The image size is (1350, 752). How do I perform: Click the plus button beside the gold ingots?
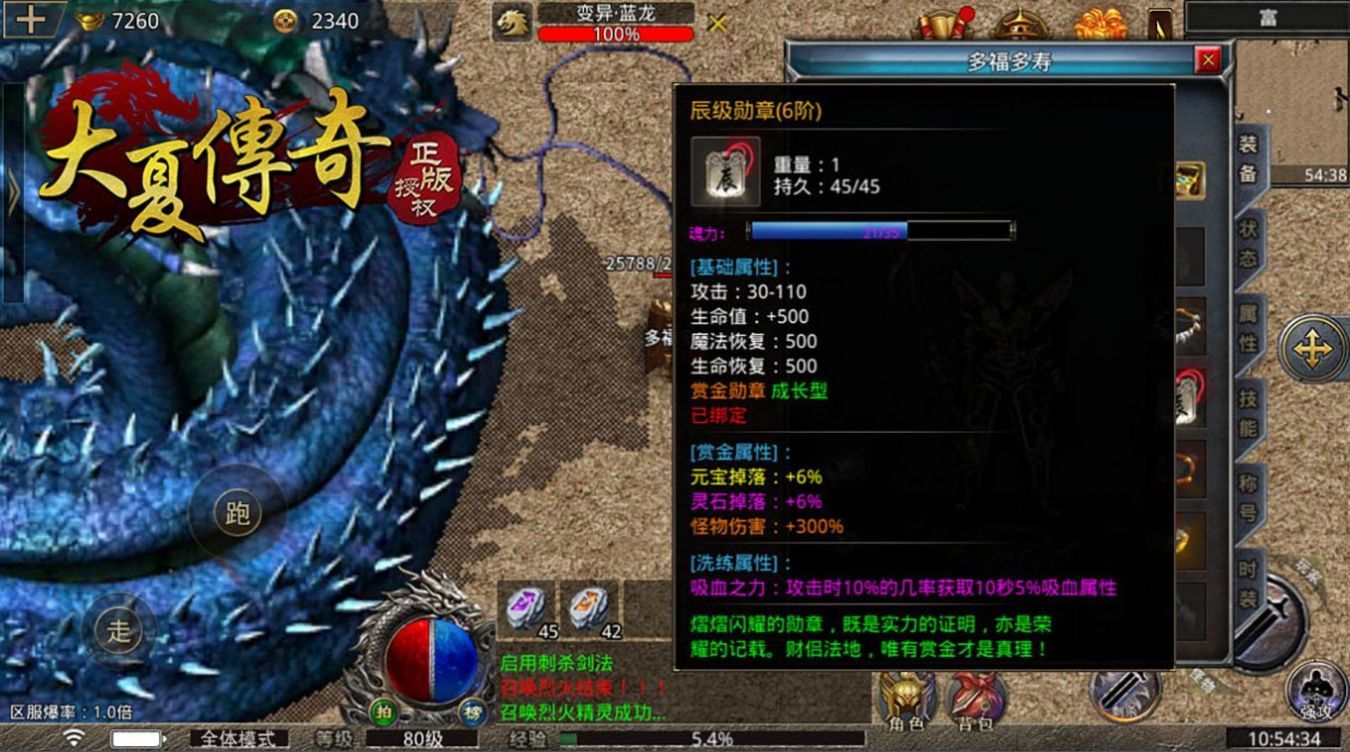pos(30,20)
